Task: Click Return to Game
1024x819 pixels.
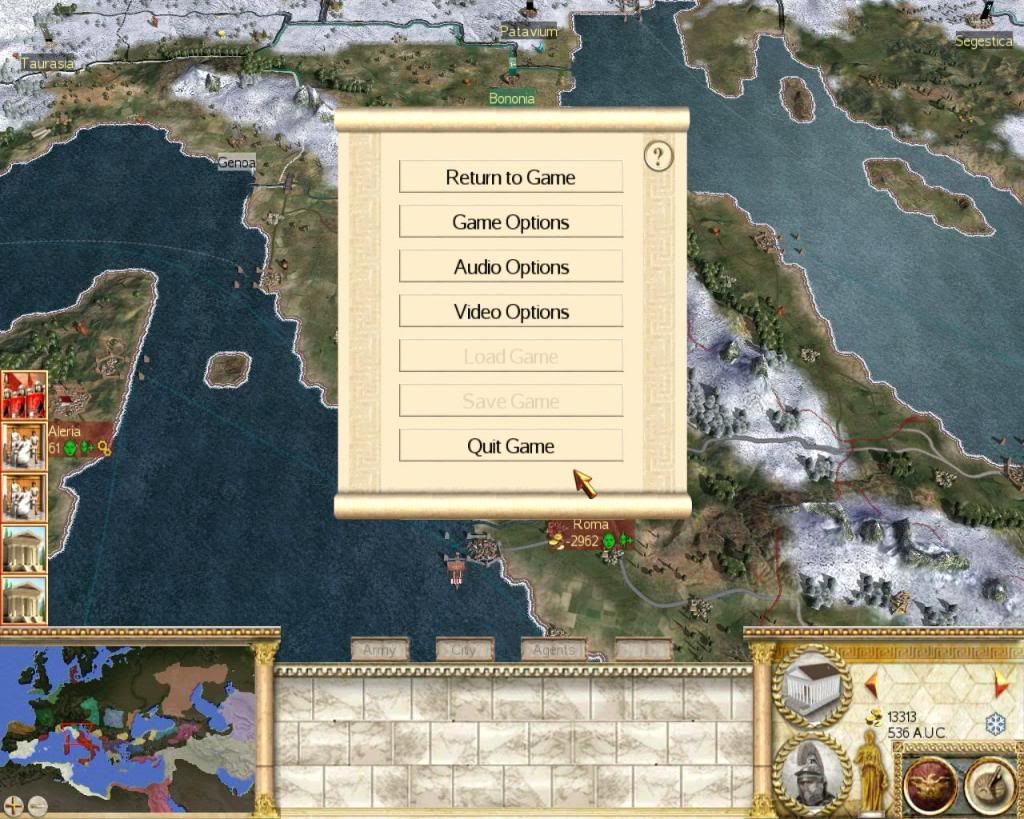Action: click(x=511, y=177)
